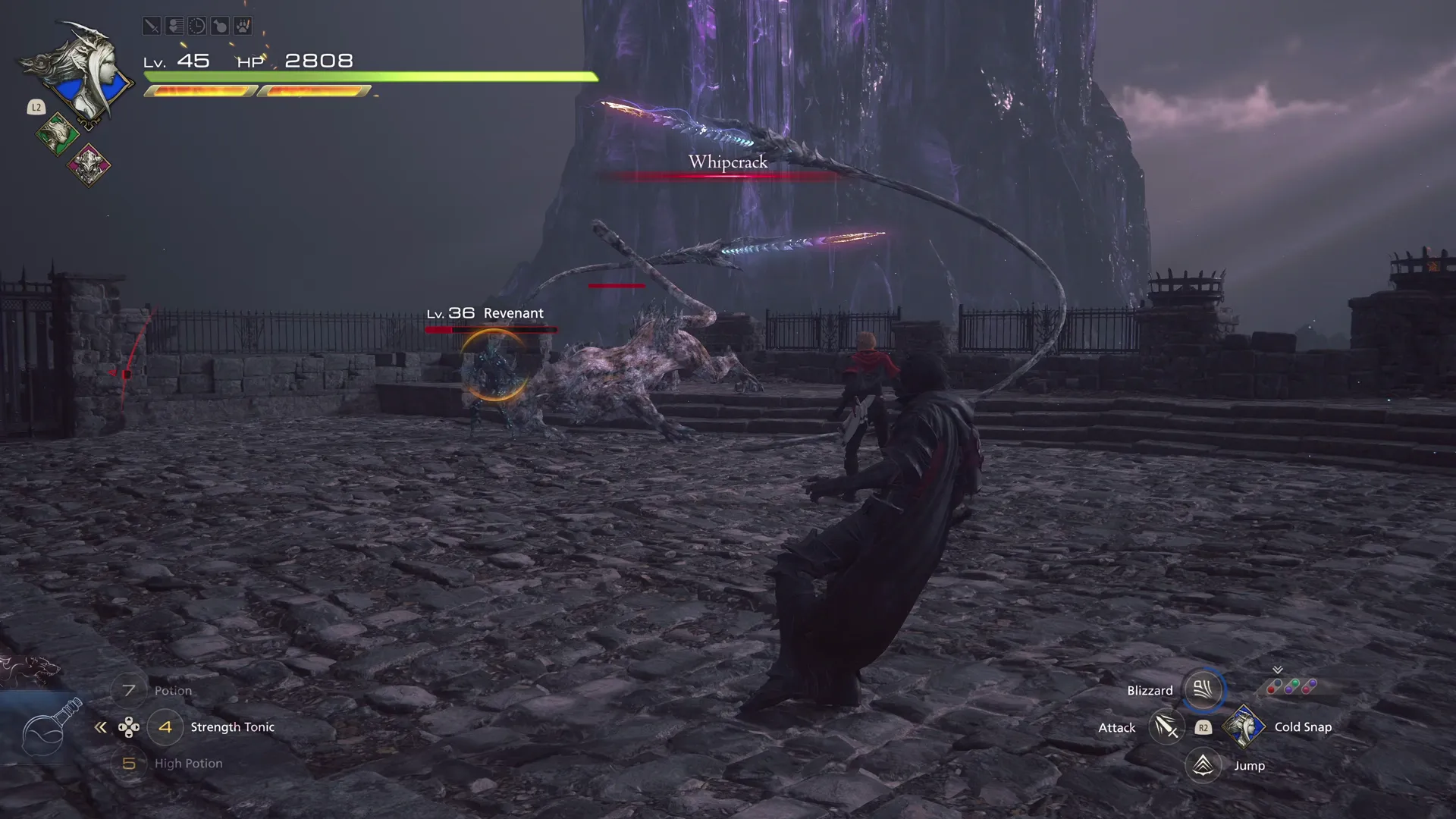
Task: Click the dagger status icon top-left
Action: point(152,27)
